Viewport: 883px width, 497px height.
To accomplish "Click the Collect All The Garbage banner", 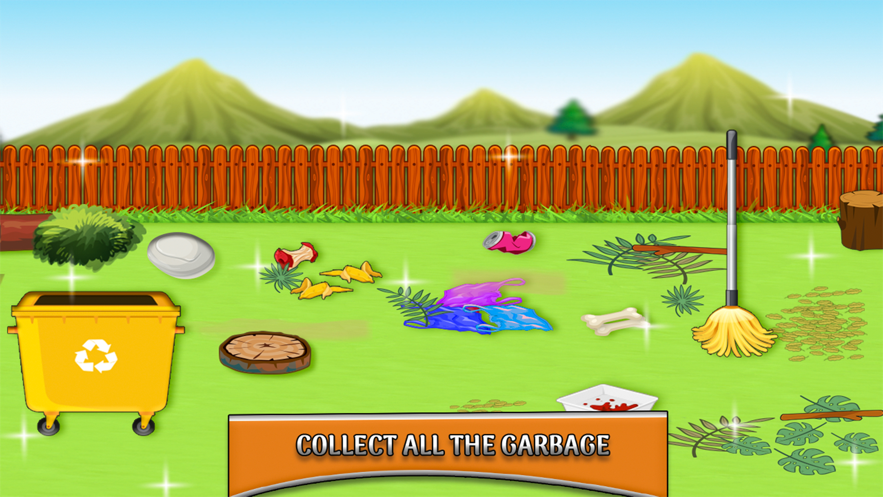I will (451, 447).
